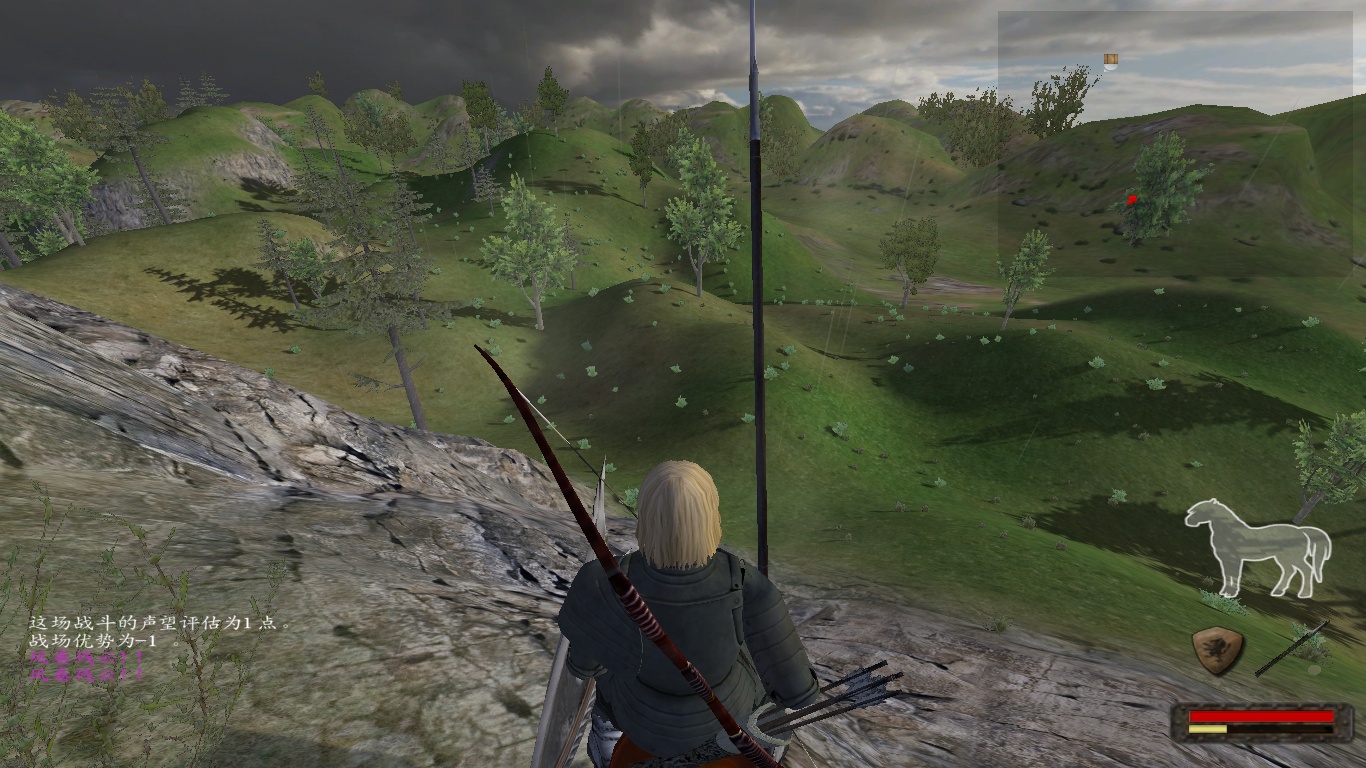Click the translucent minimap panel
This screenshot has width=1366, height=768.
pos(1175,143)
